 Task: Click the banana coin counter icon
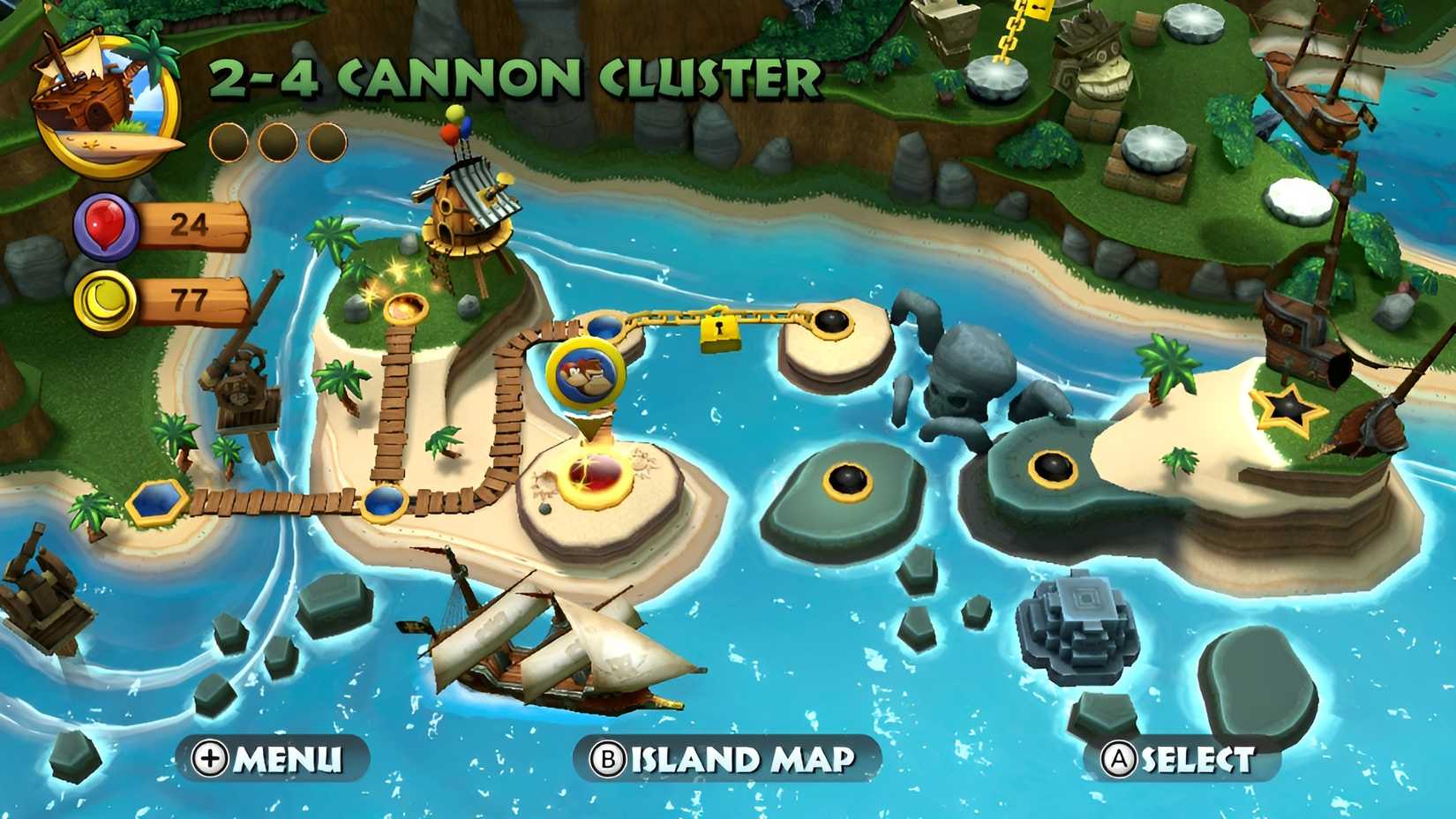click(103, 300)
